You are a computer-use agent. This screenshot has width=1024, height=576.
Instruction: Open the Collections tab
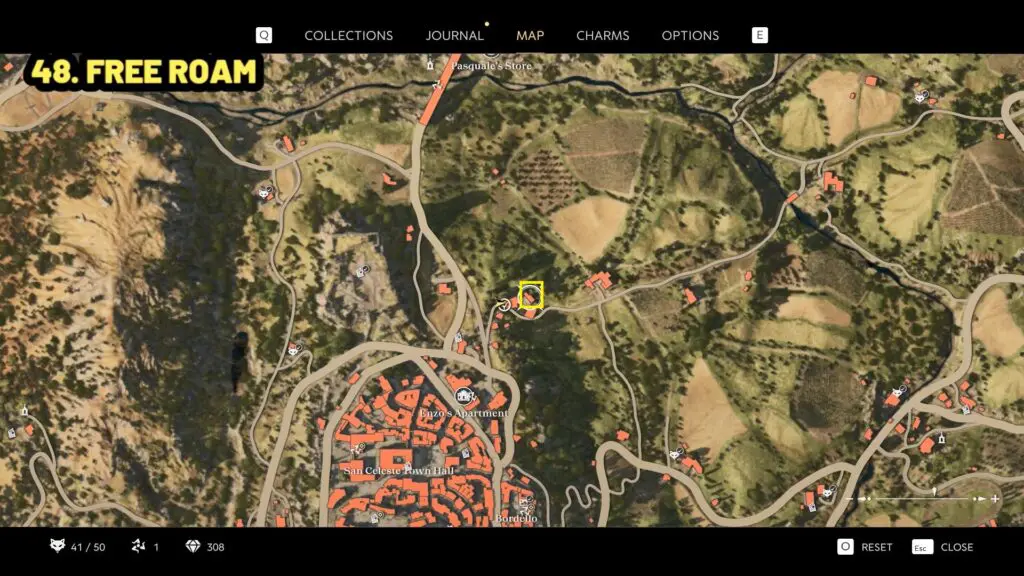pyautogui.click(x=348, y=35)
